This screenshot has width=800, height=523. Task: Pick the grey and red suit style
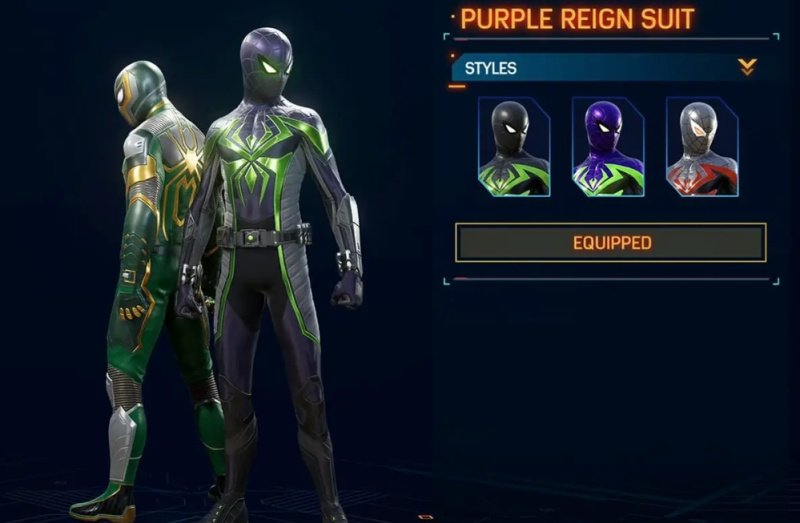(701, 147)
